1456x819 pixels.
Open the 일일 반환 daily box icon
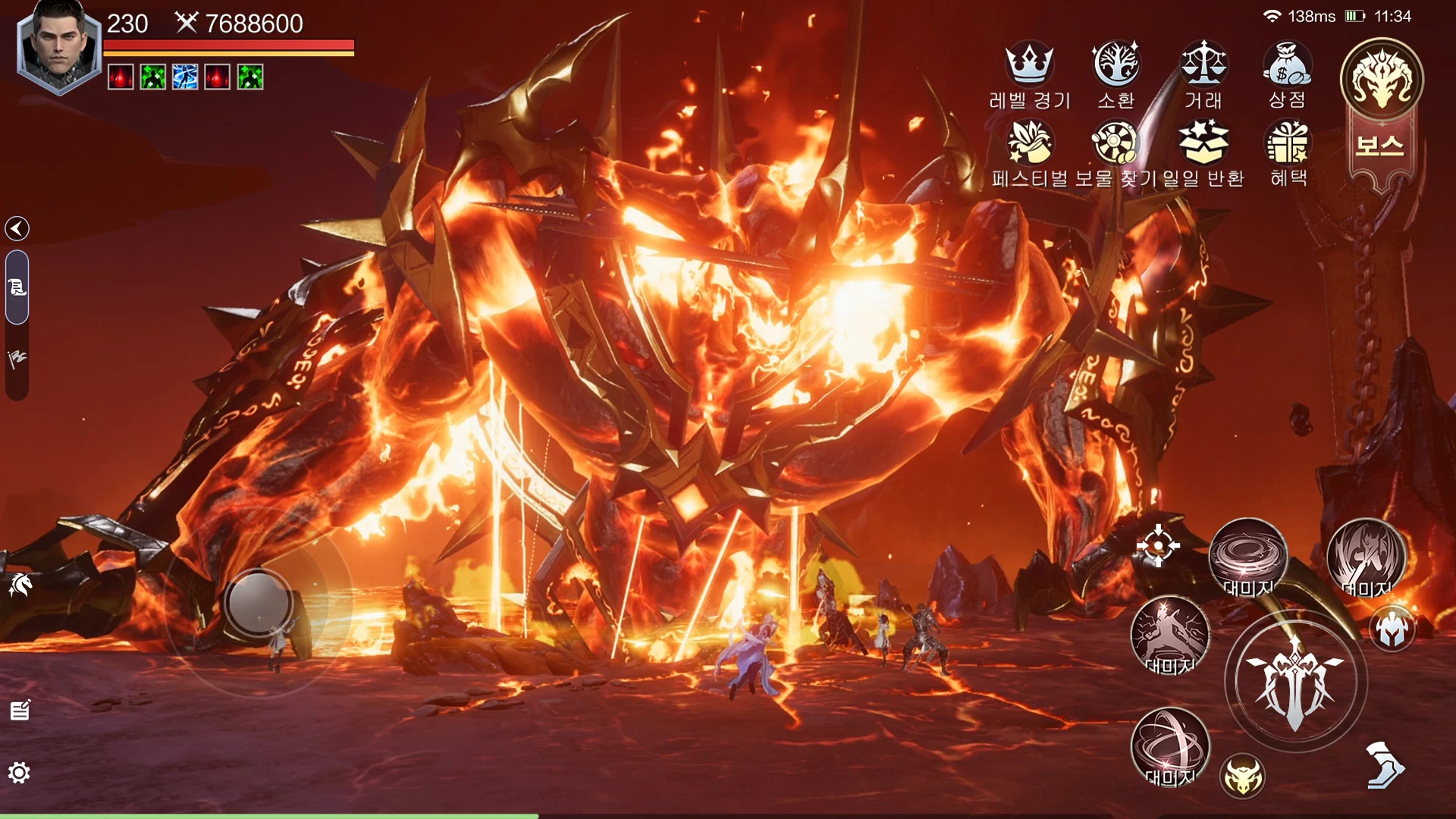(x=1203, y=143)
